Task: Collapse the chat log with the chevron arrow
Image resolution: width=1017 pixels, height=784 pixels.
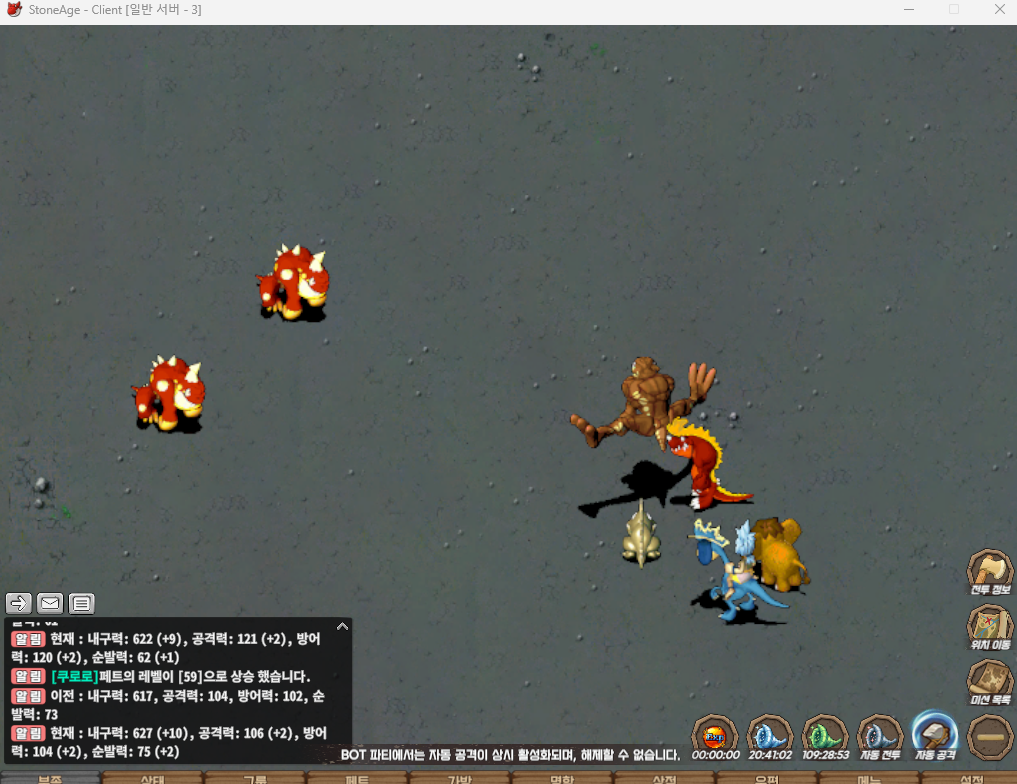Action: [342, 626]
